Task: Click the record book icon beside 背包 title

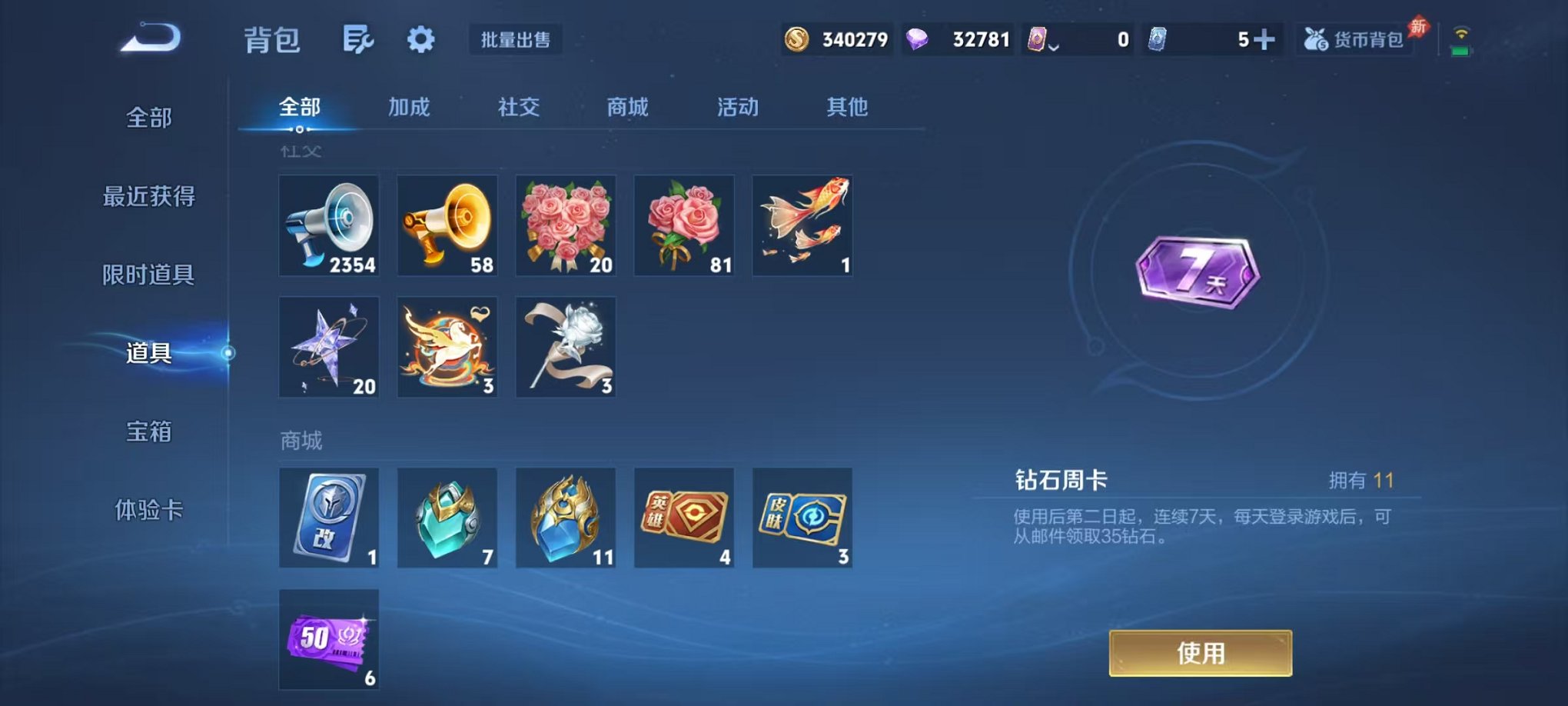Action: (x=357, y=38)
